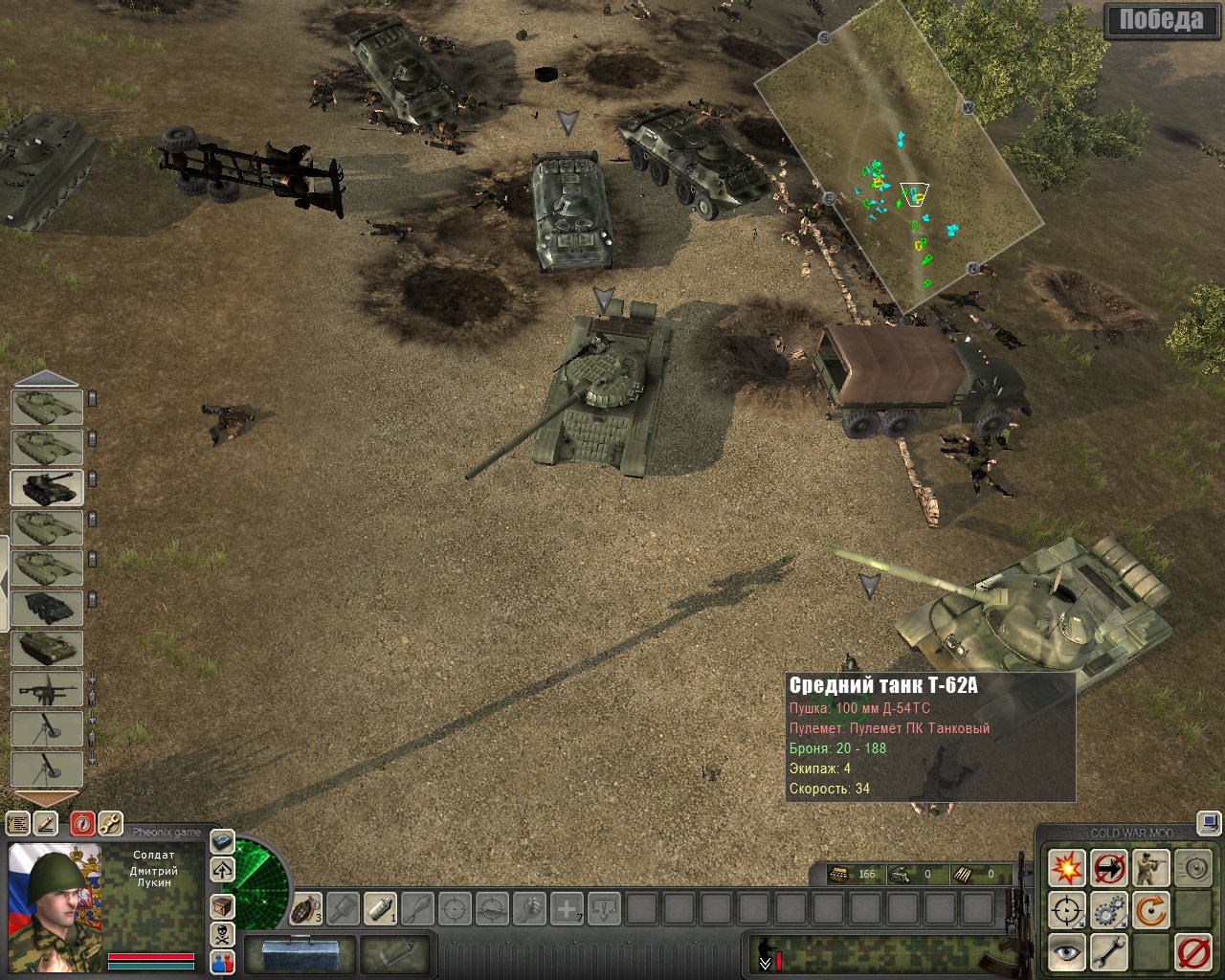The width and height of the screenshot is (1225, 980).
Task: Select the hand grenade slot
Action: coord(306,907)
